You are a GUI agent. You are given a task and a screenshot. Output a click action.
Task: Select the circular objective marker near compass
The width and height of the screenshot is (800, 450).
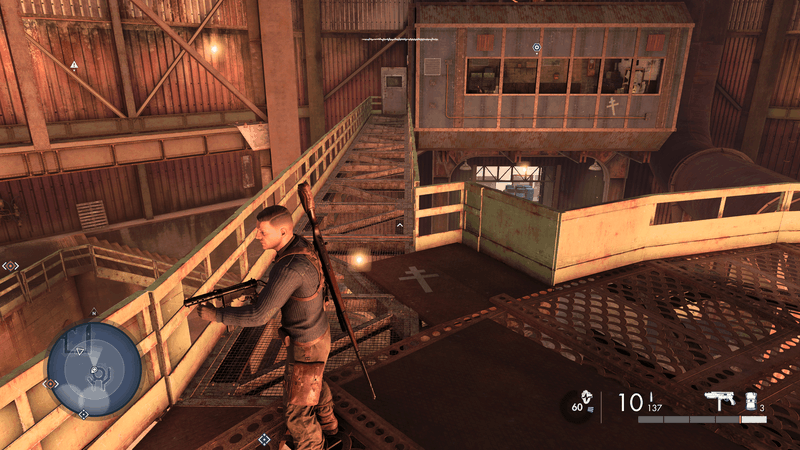coord(537,47)
